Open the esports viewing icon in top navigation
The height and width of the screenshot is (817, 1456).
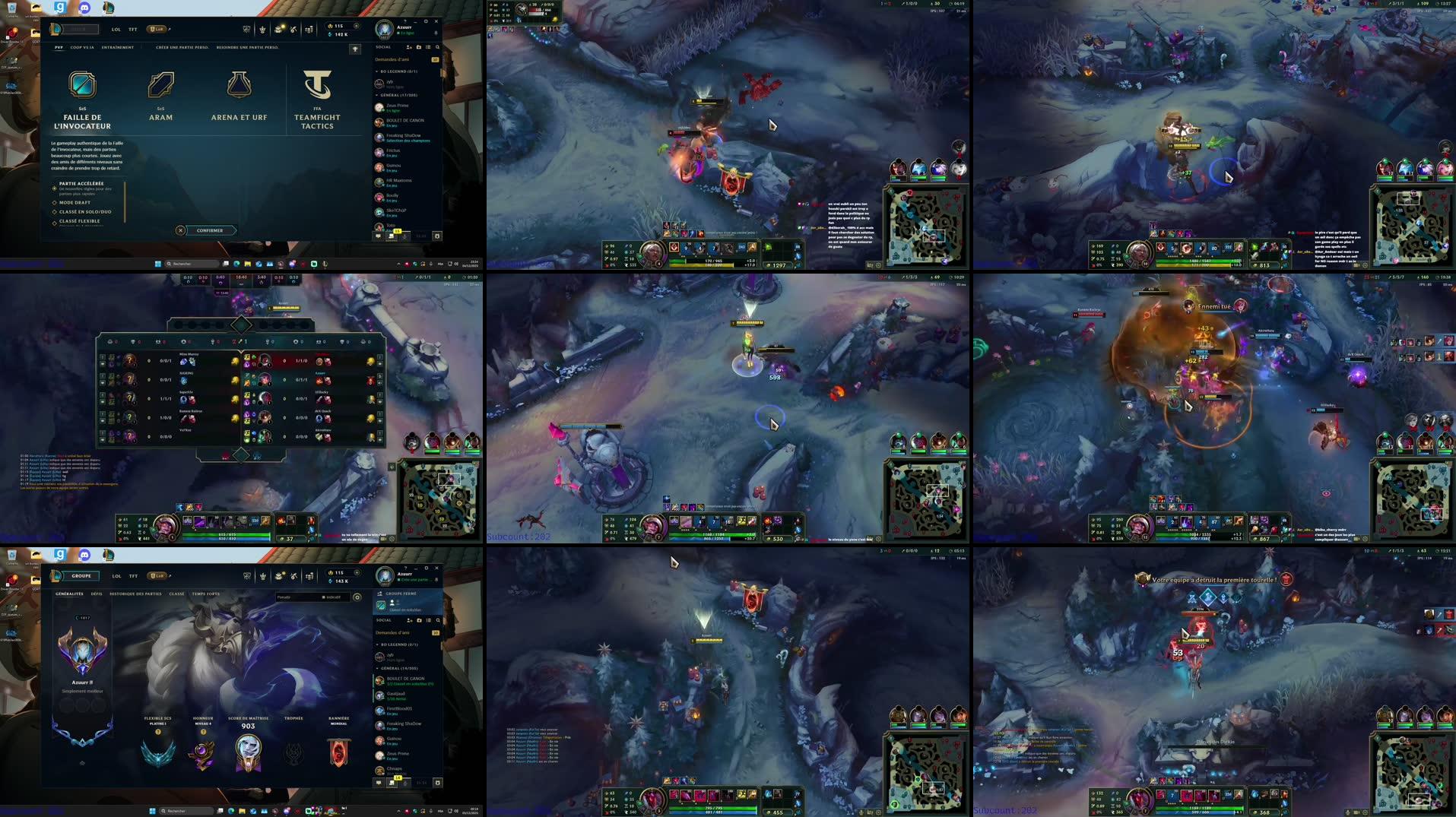263,29
